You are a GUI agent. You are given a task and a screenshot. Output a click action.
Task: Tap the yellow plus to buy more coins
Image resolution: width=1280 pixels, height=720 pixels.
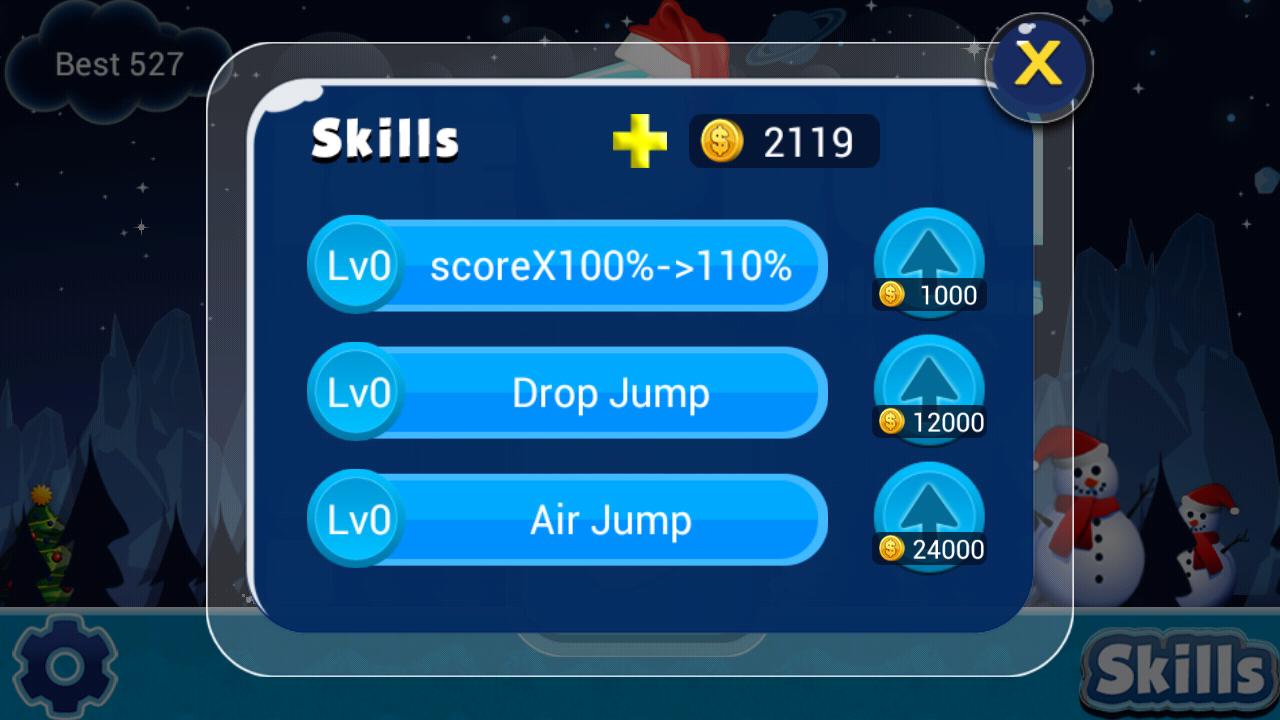coord(641,143)
